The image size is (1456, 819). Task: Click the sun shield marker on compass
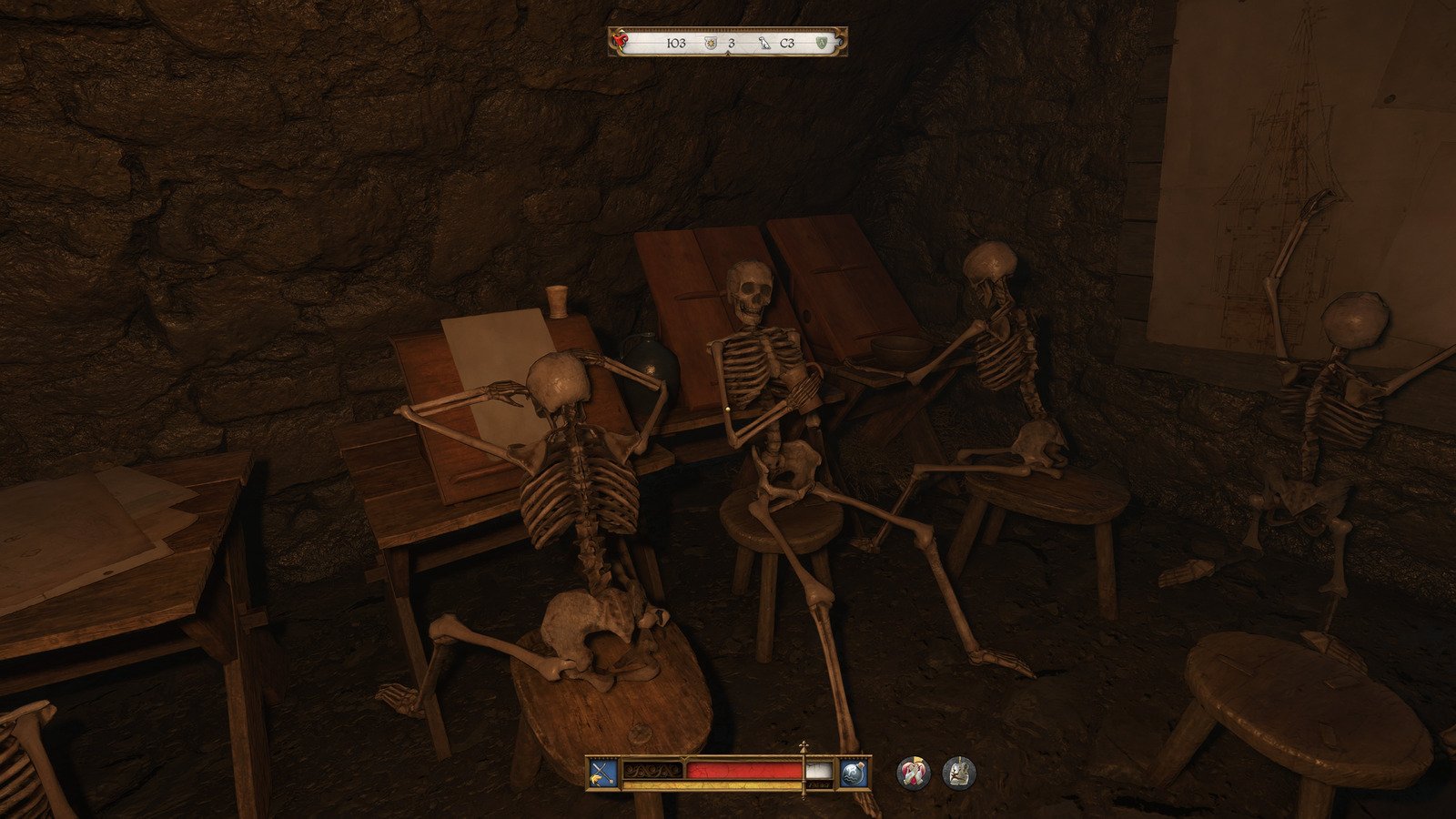pos(711,43)
